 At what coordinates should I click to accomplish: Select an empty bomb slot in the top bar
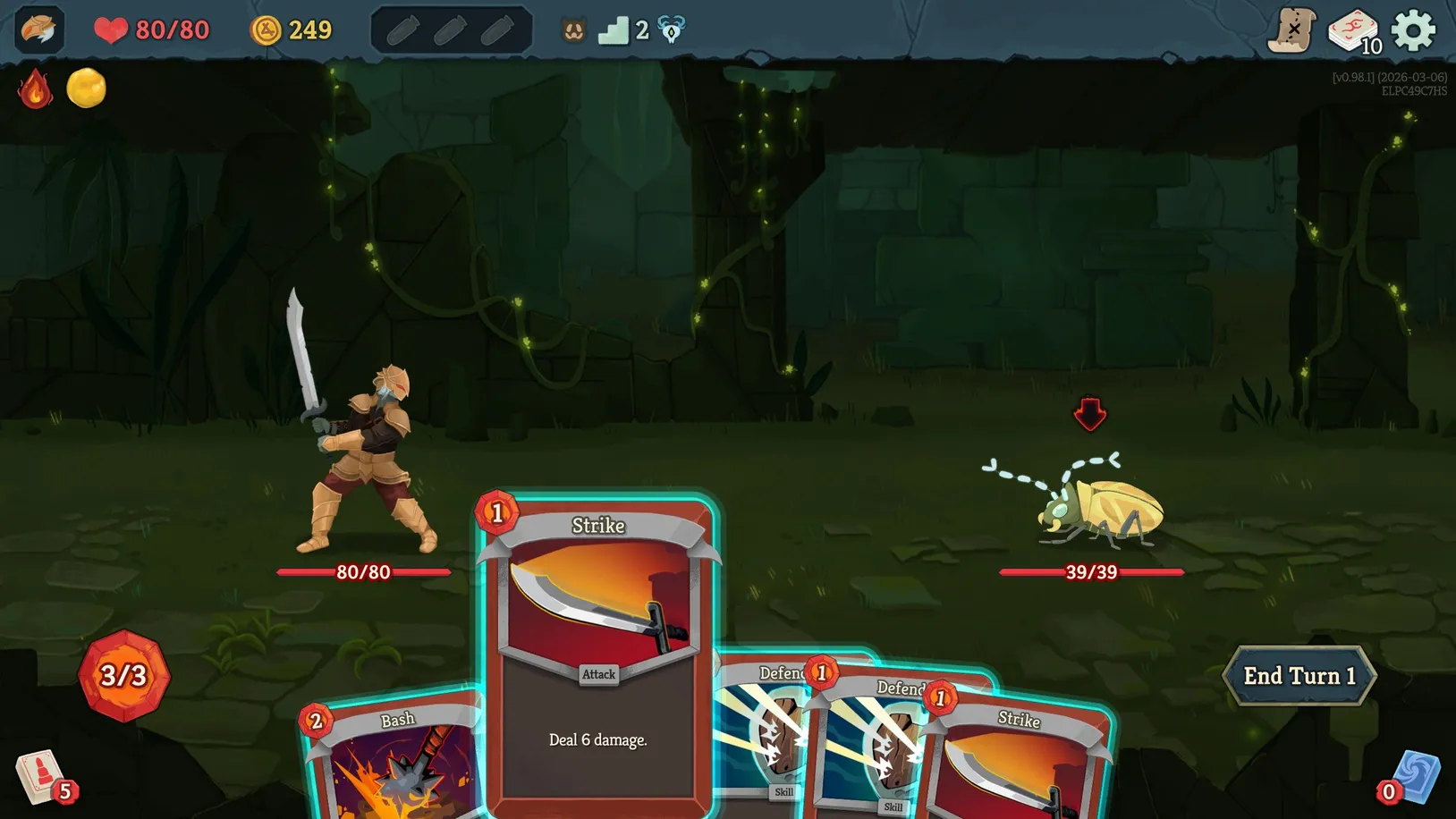[405, 29]
